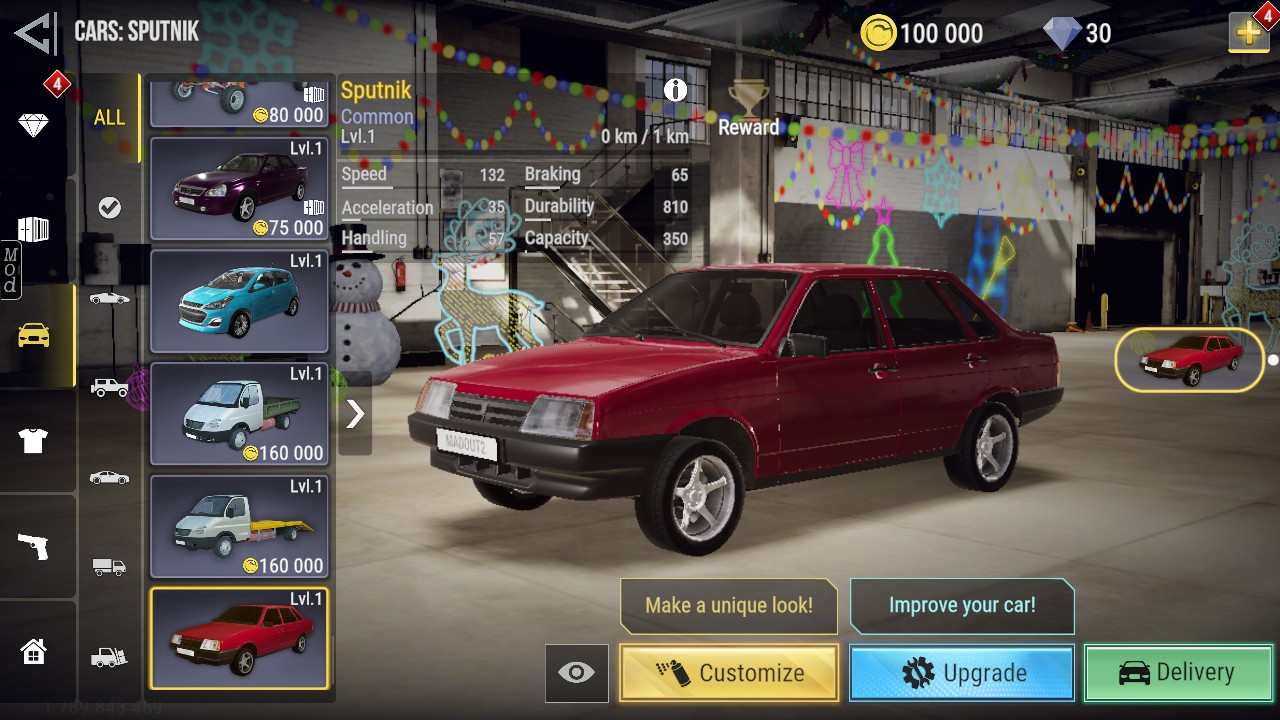Open the weapons pistol tab
The height and width of the screenshot is (720, 1280).
34,546
